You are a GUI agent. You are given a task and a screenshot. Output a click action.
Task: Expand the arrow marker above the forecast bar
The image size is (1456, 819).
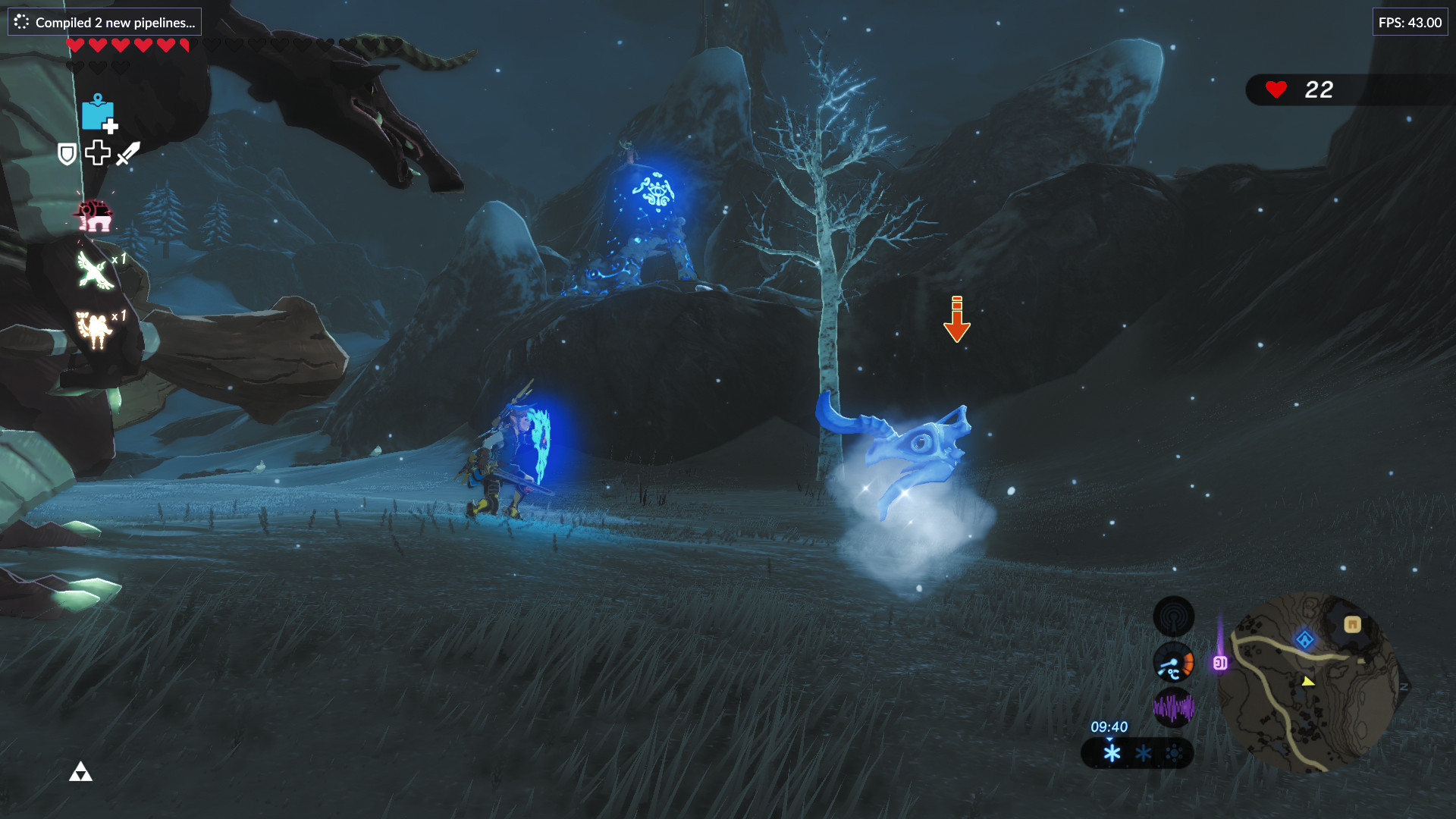pos(1109,739)
